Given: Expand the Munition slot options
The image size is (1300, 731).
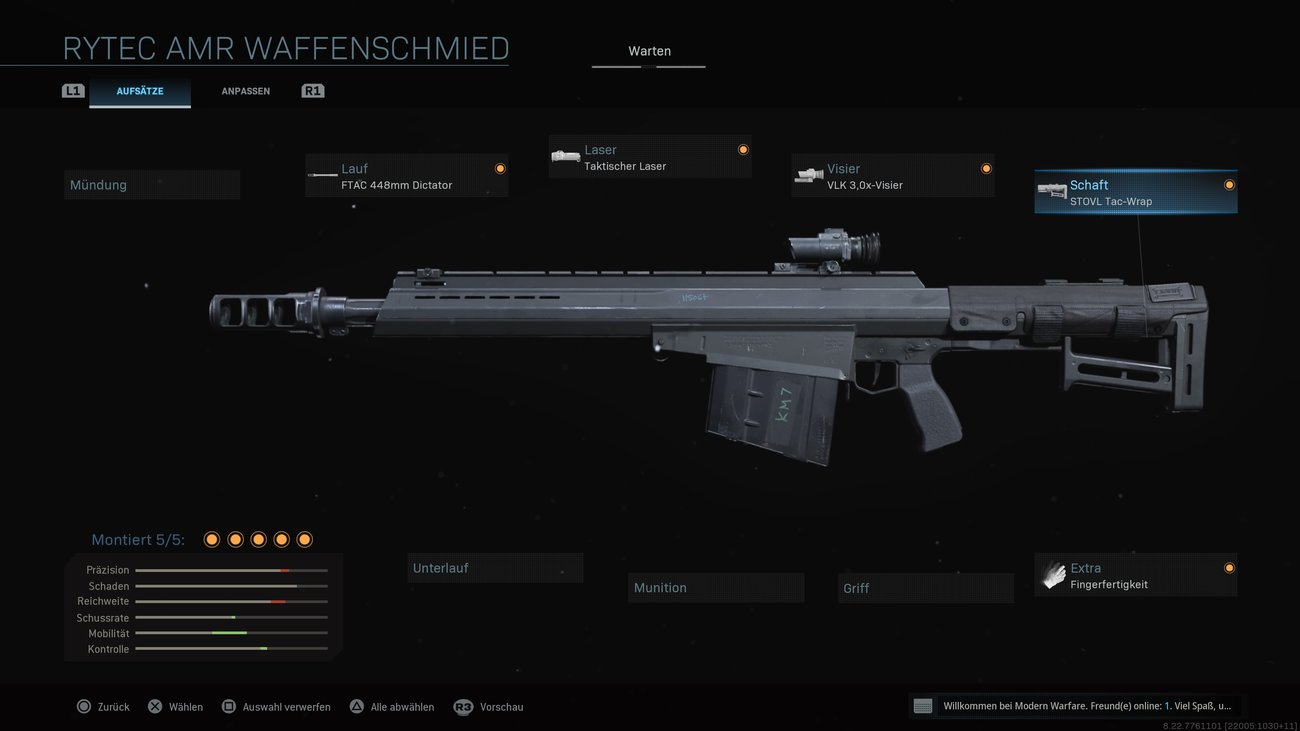Looking at the screenshot, I should 716,587.
